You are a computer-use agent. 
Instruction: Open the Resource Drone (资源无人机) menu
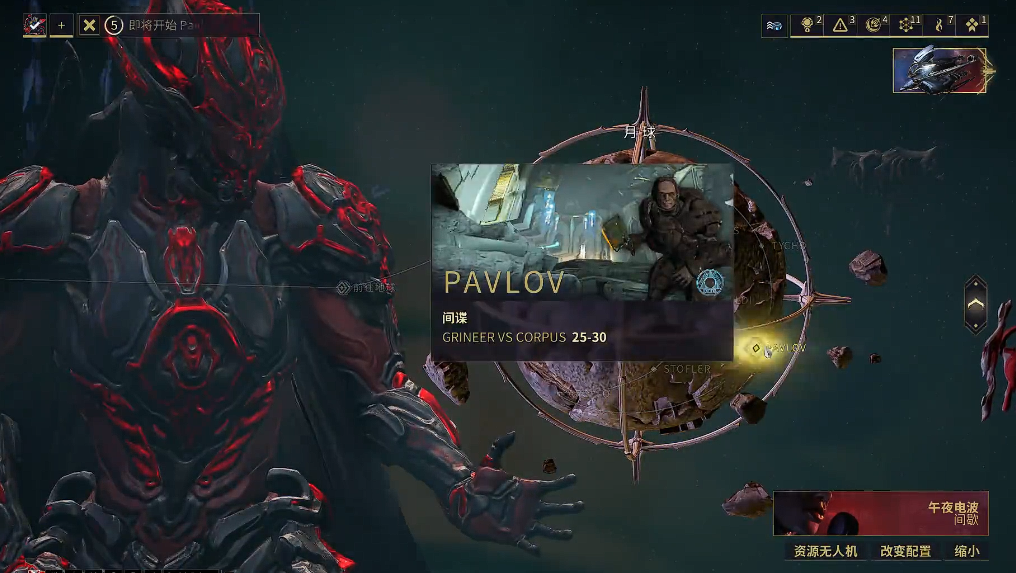point(825,551)
